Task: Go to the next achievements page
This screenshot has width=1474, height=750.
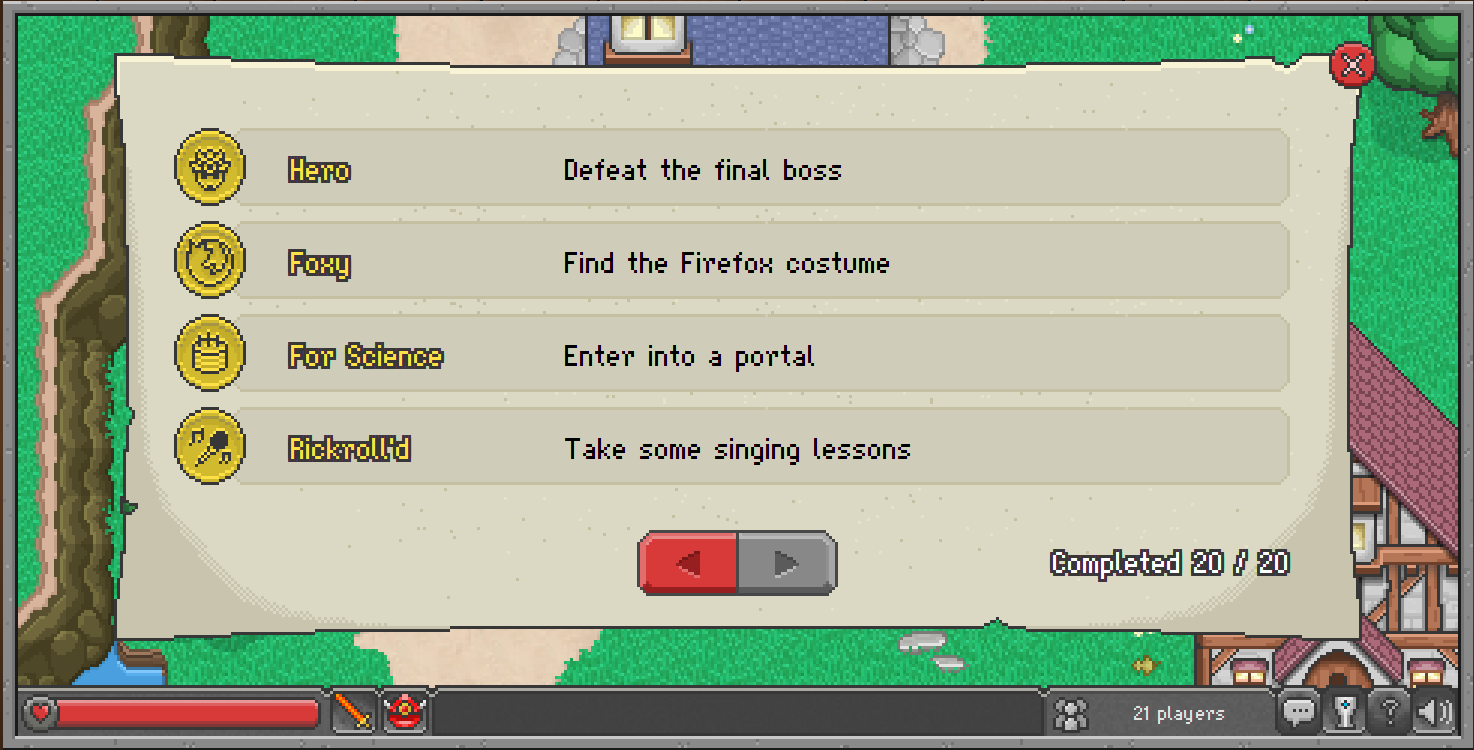Action: click(786, 563)
